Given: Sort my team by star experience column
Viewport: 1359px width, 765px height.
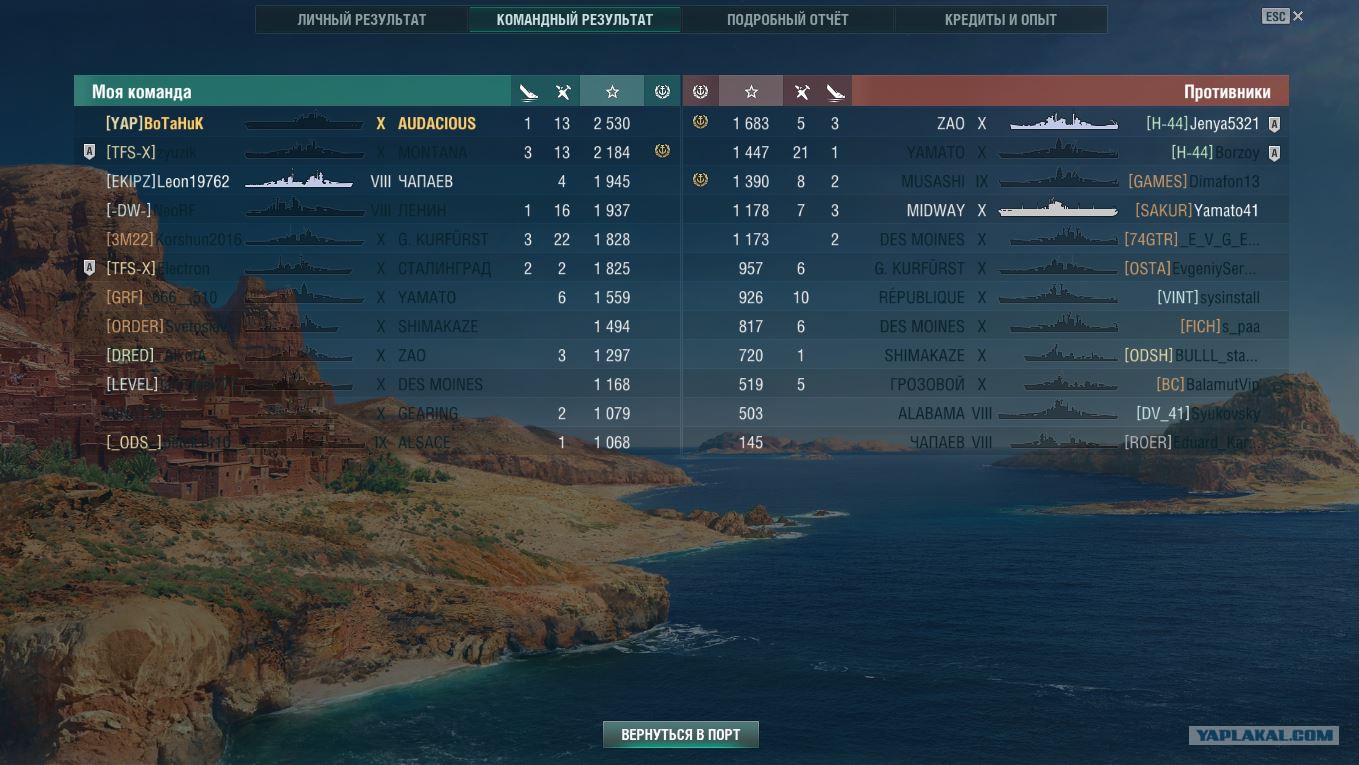Looking at the screenshot, I should point(612,92).
